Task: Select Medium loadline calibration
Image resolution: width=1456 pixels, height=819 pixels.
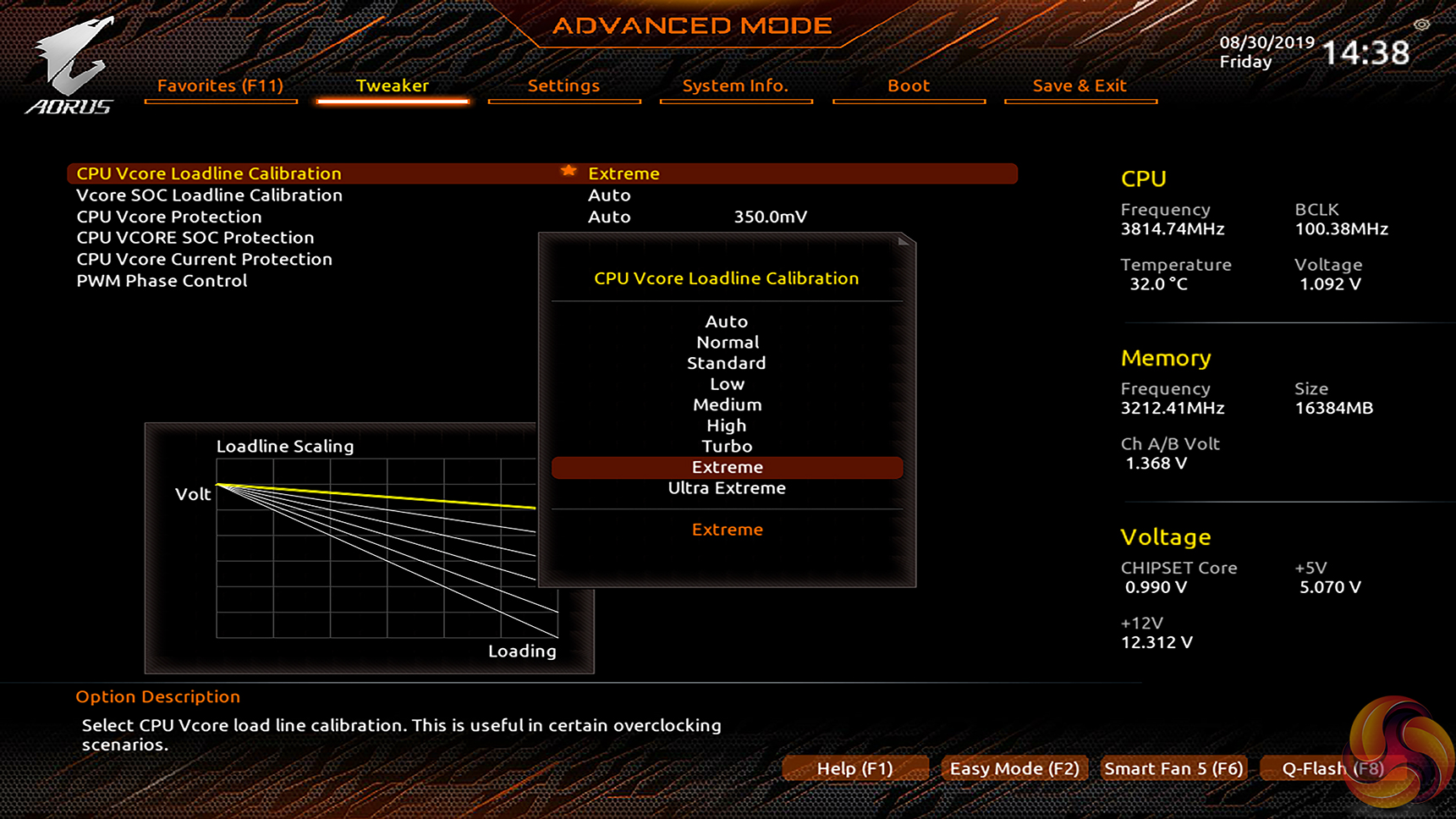Action: pyautogui.click(x=727, y=404)
